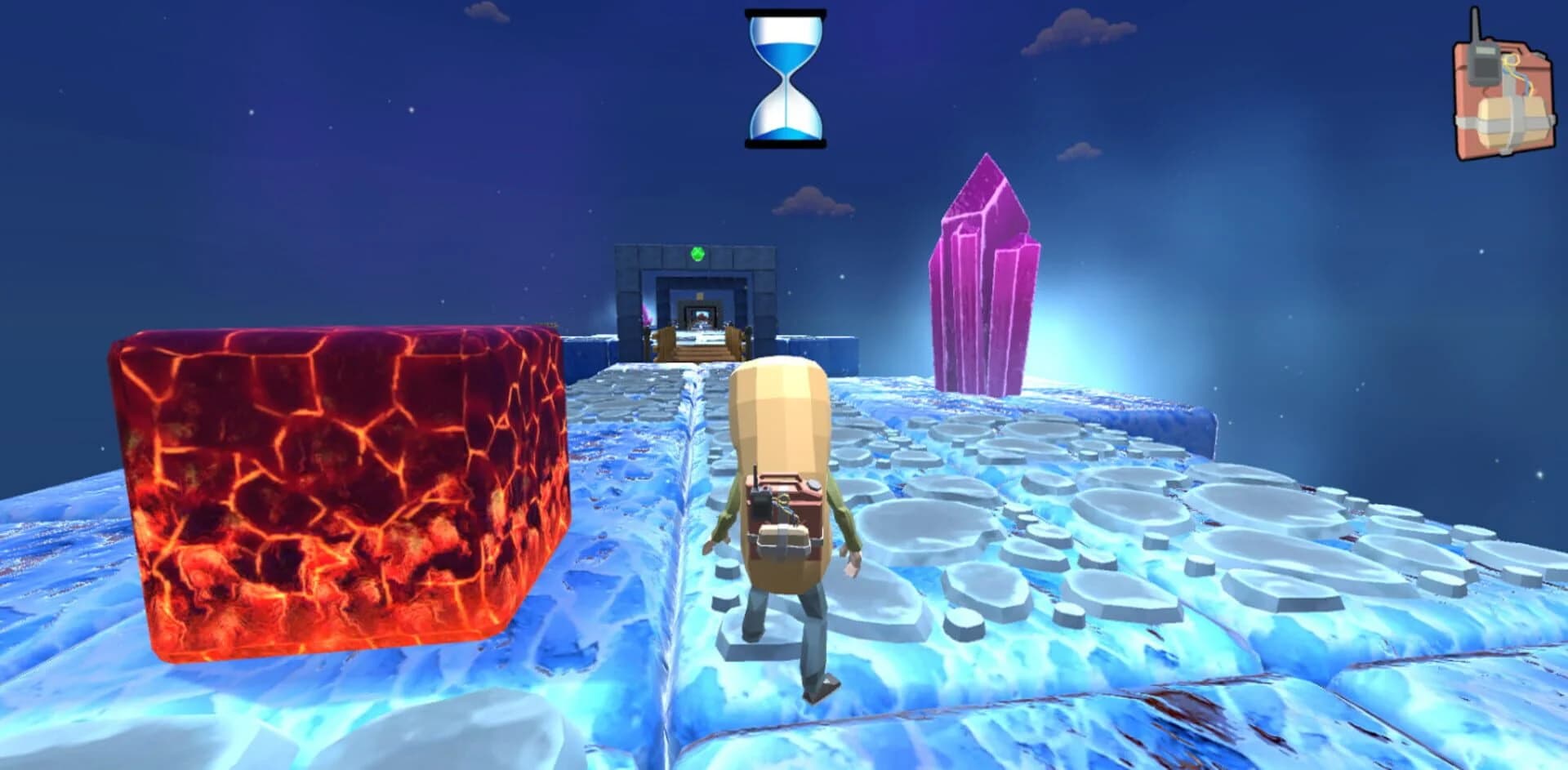Click the walkie-talkie on the explosive pack icon
The width and height of the screenshot is (1568, 770).
pyautogui.click(x=1485, y=65)
